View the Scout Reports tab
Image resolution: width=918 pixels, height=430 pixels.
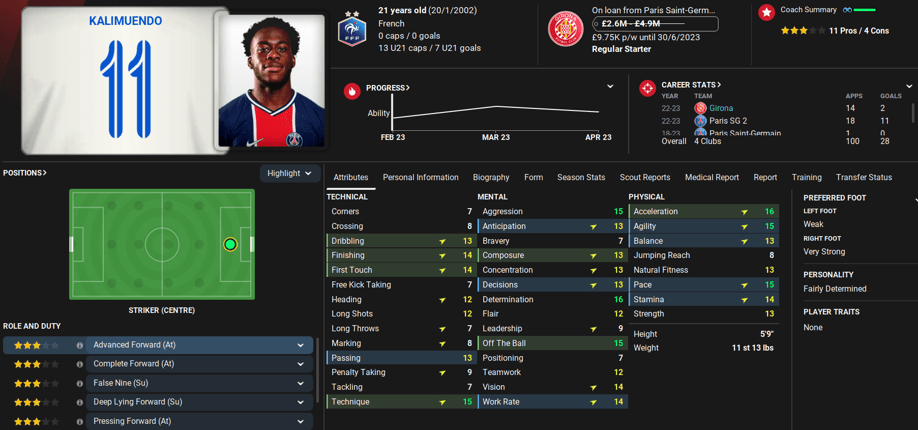pos(645,177)
